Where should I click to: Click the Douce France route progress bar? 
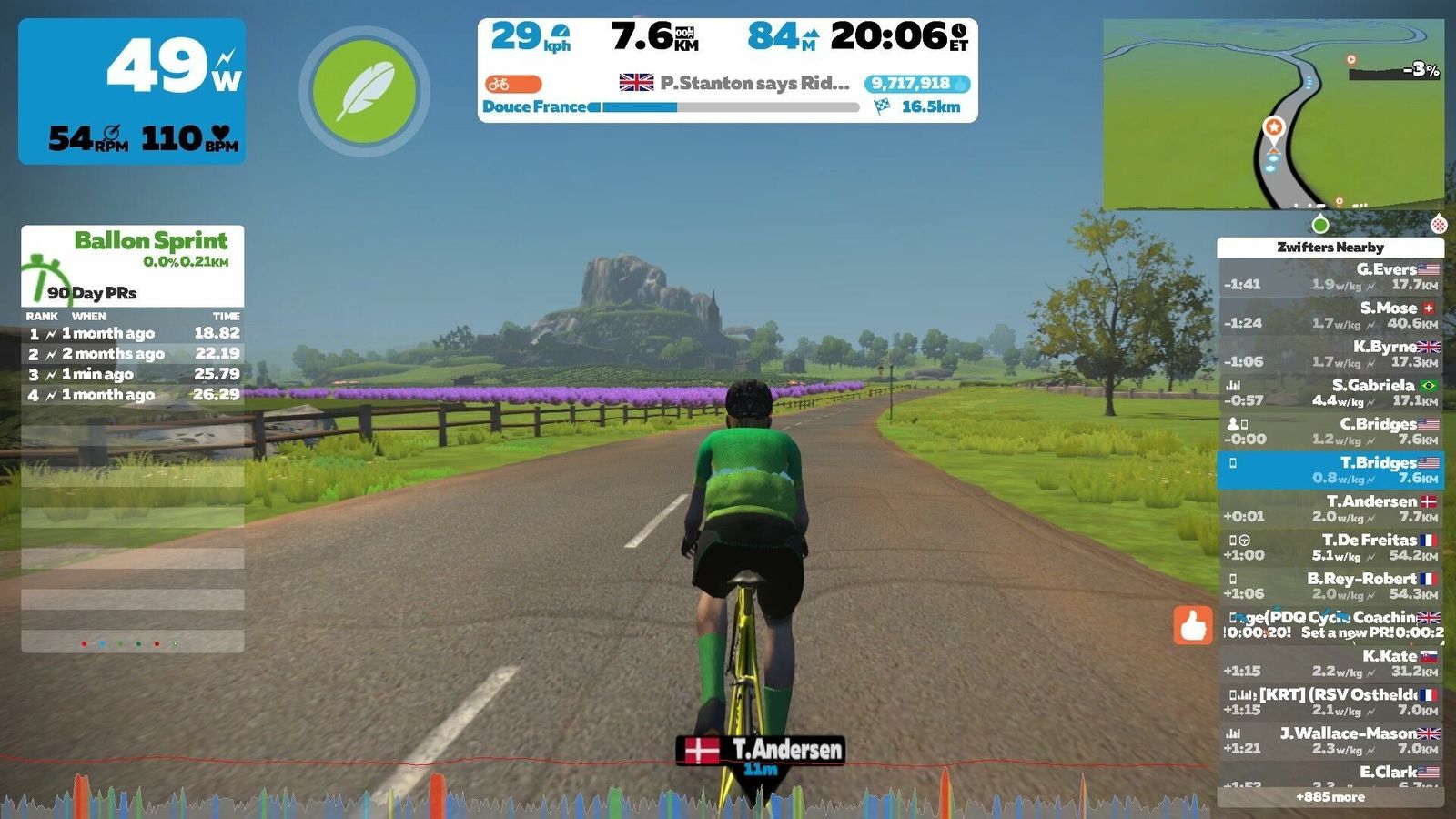tap(730, 107)
